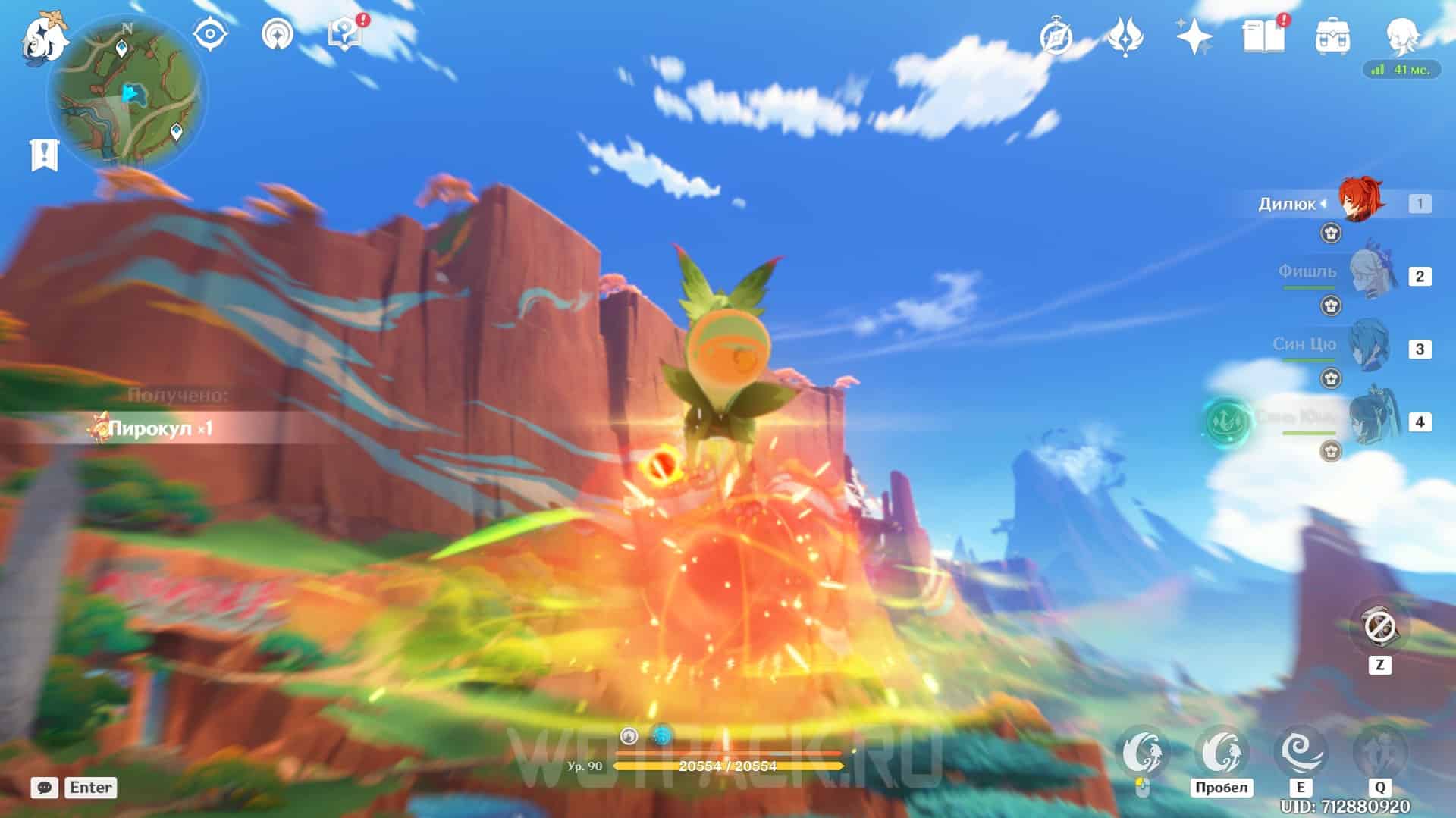
Task: Activate the elemental skill E icon
Action: pyautogui.click(x=1301, y=752)
